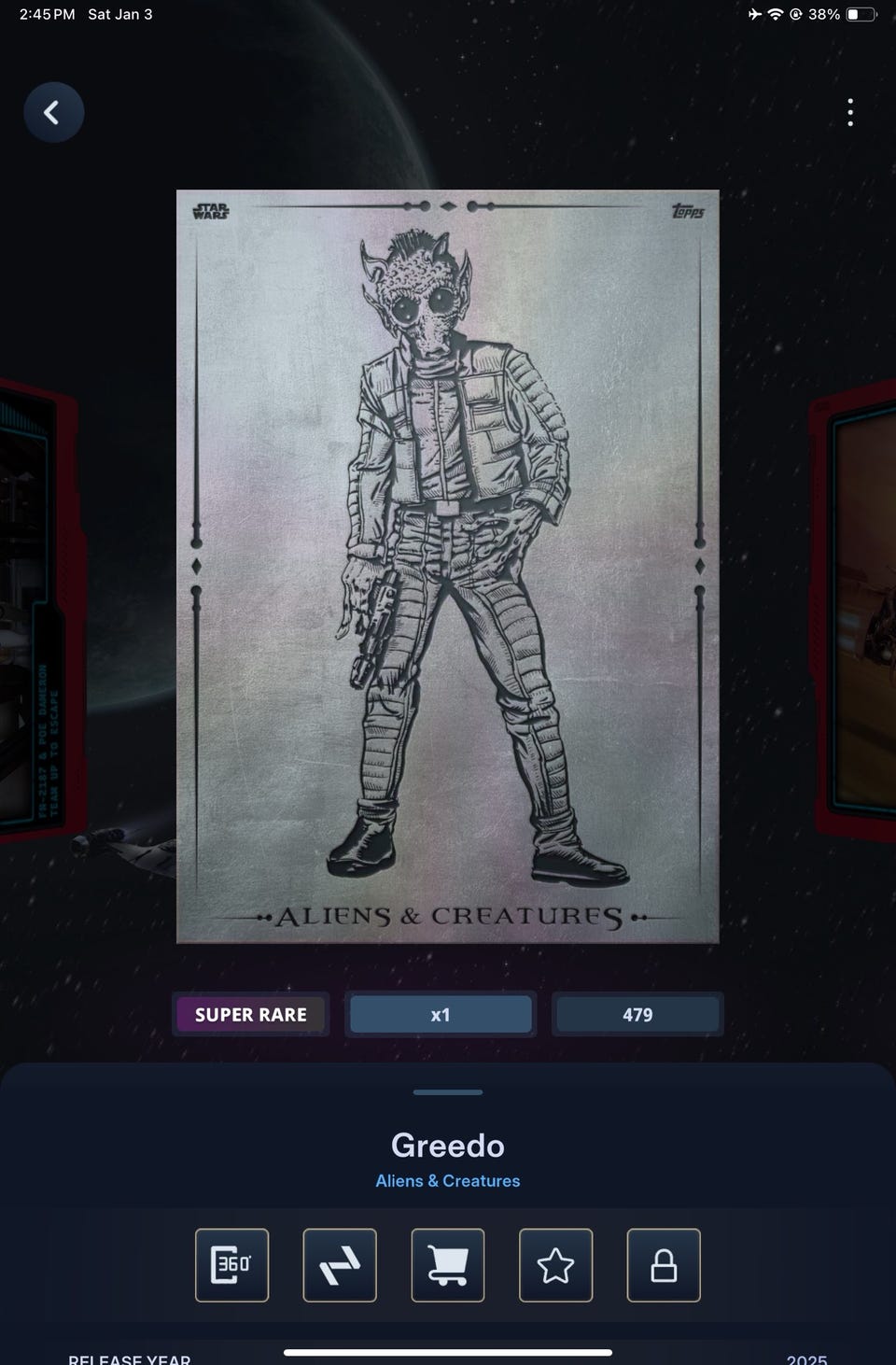Favorite the card with the star
The height and width of the screenshot is (1365, 896).
point(555,1265)
